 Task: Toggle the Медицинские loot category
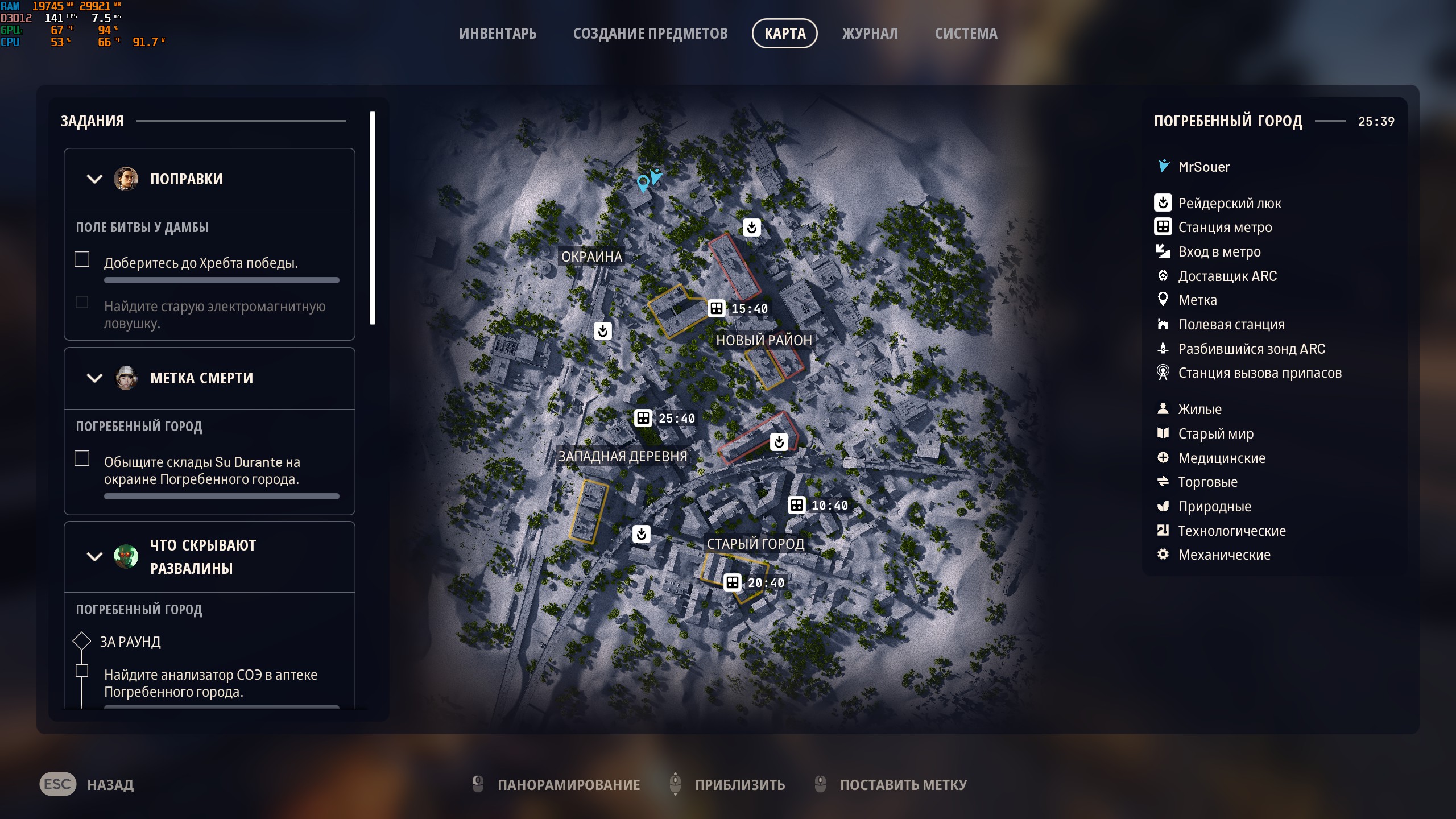pos(1221,458)
